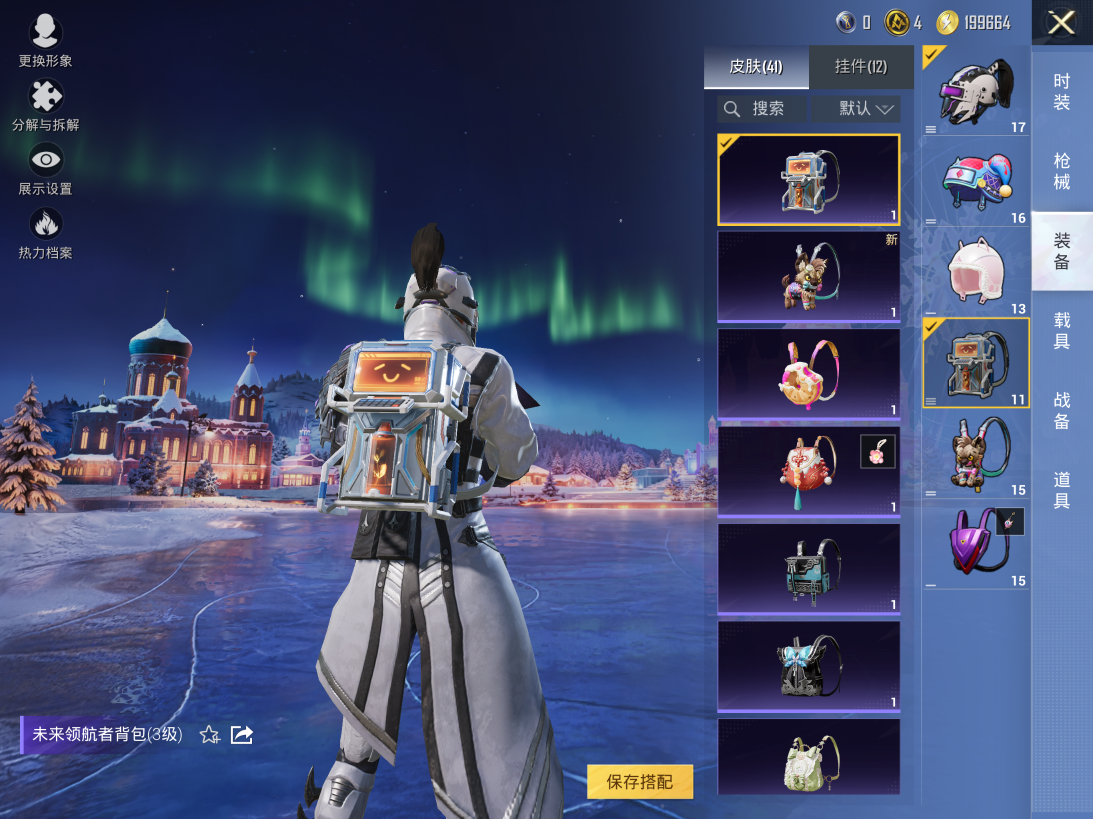
Task: Go to the 战备 category tab
Action: (x=1062, y=411)
